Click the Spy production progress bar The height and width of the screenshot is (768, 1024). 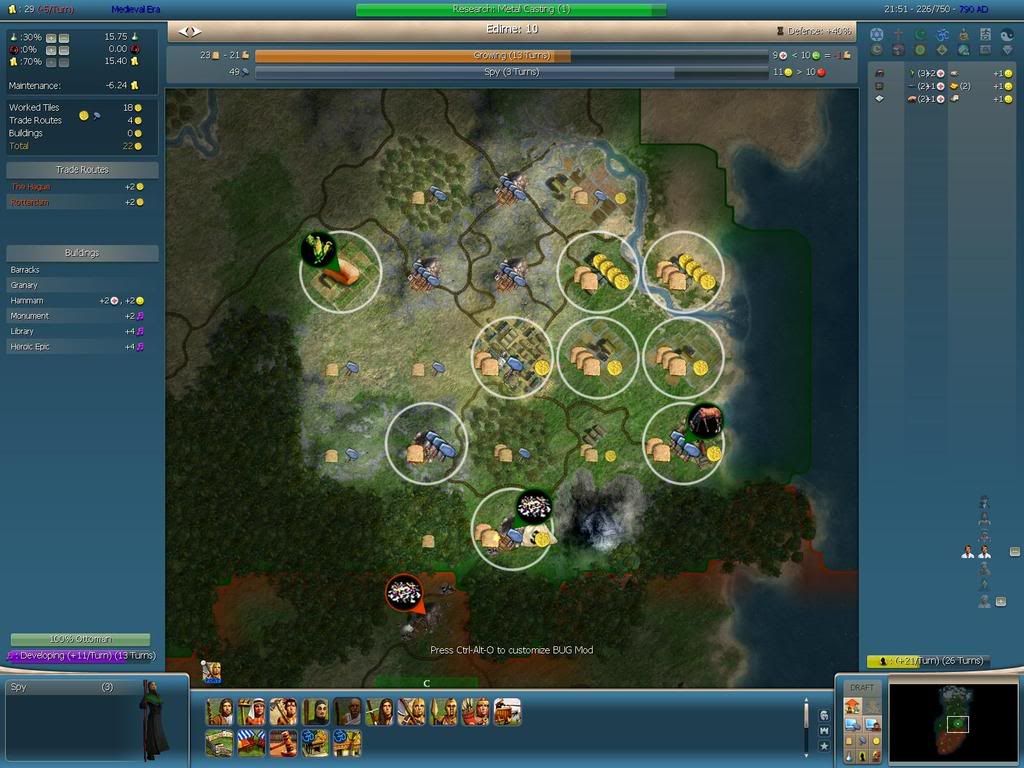point(511,72)
